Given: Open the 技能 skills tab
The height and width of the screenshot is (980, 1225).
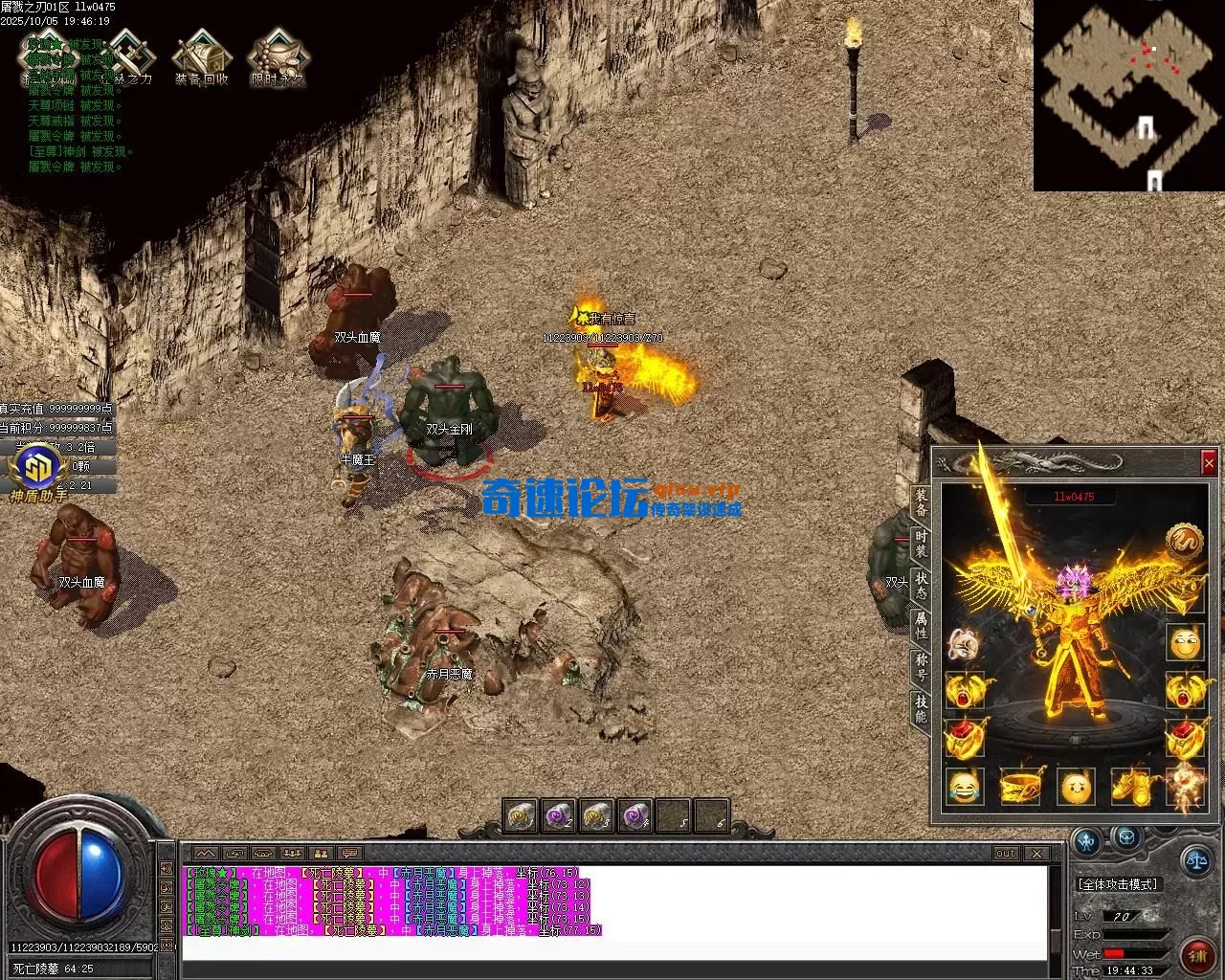Looking at the screenshot, I should click(x=921, y=708).
